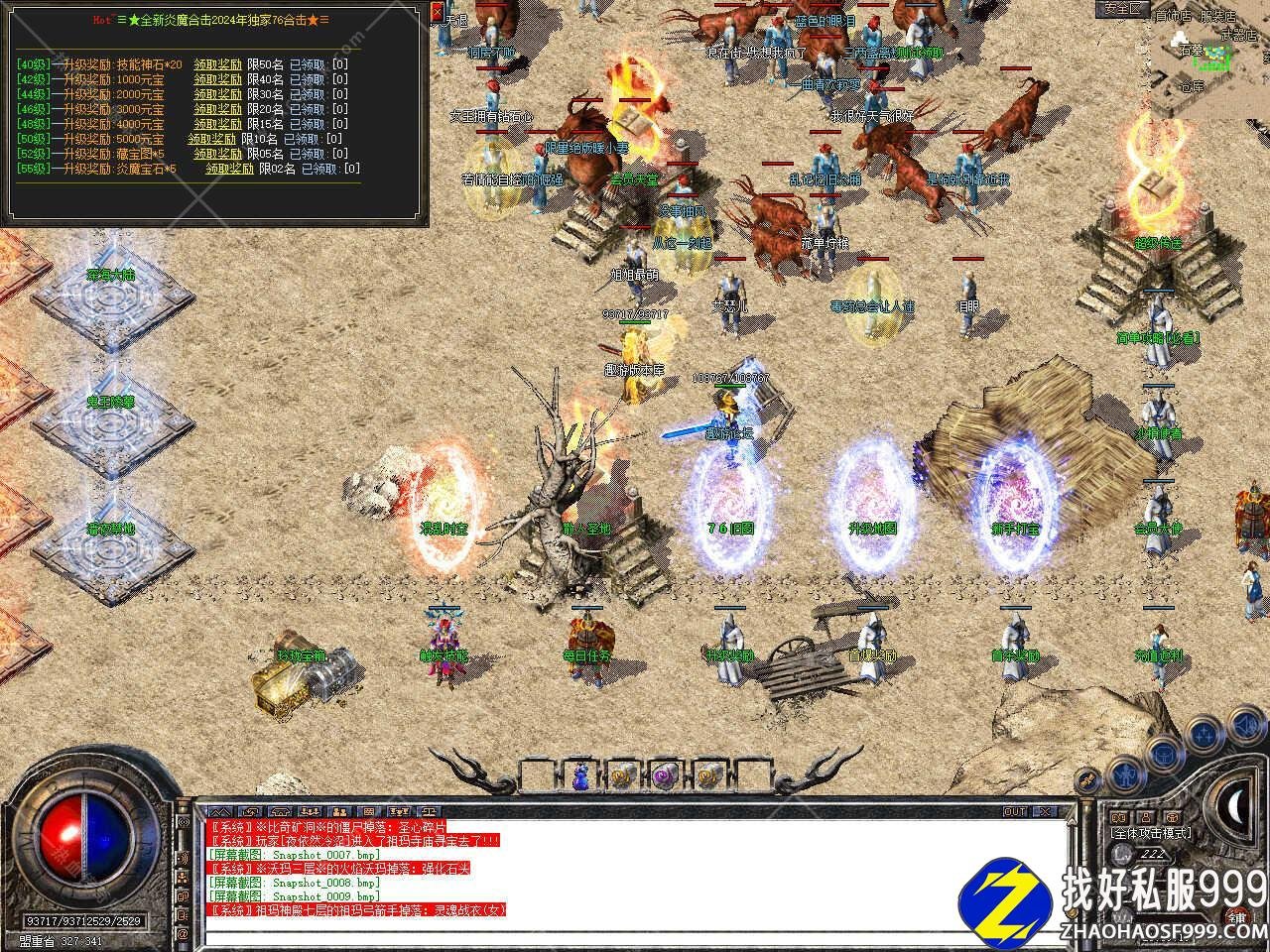The height and width of the screenshot is (952, 1270).
Task: Claim the level 44 2000 yuanbao reward
Action: (x=217, y=94)
